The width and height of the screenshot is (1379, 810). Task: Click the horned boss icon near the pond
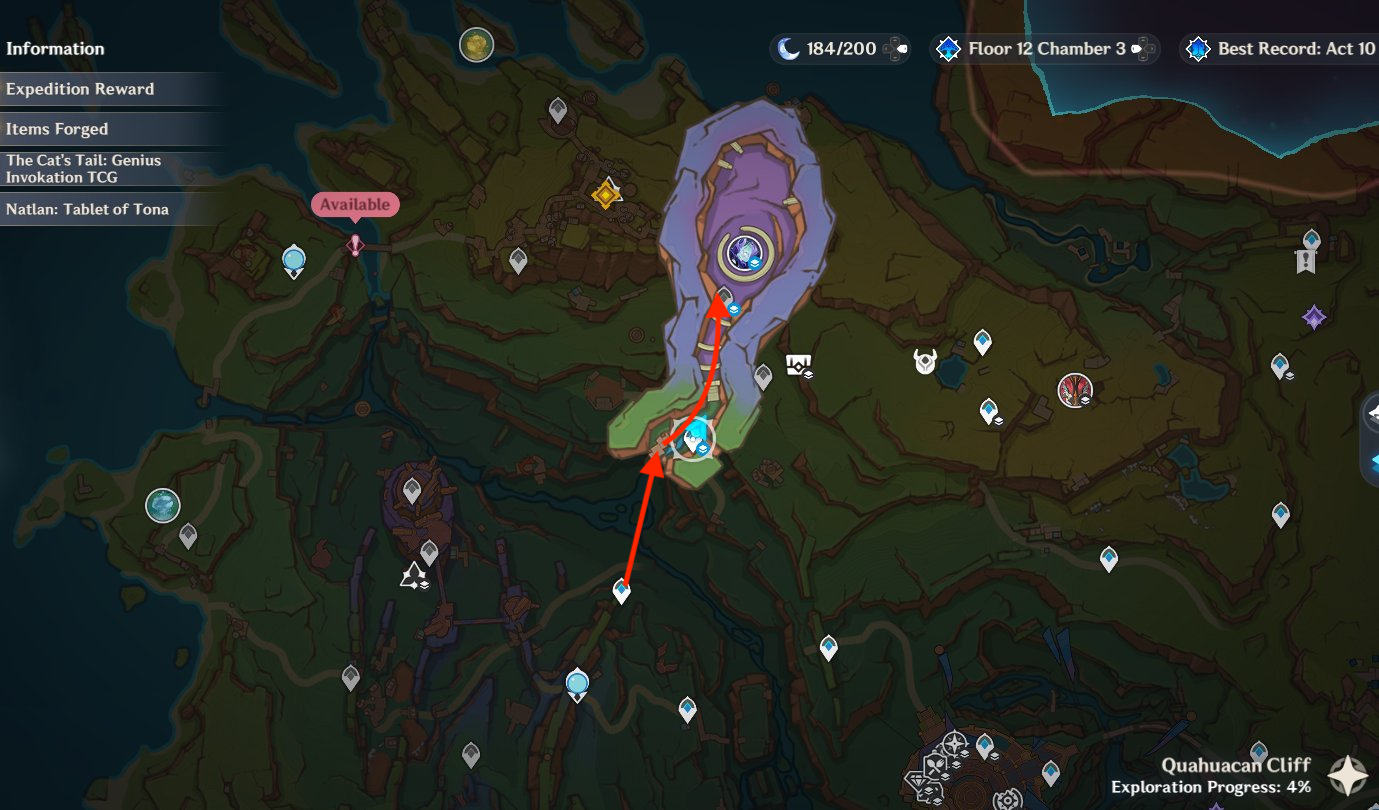pos(923,362)
